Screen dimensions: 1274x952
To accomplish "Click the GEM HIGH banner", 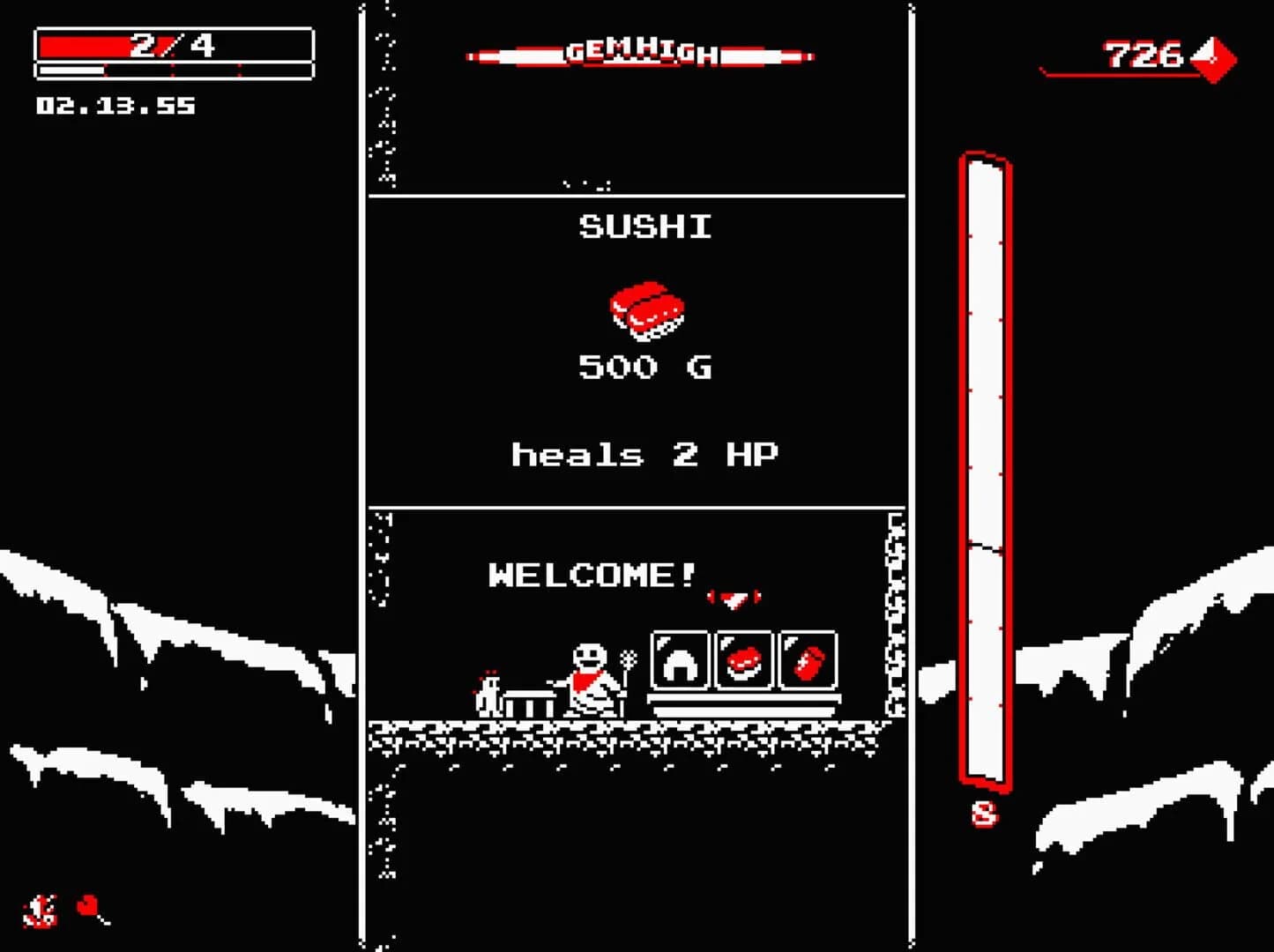I will (x=639, y=53).
